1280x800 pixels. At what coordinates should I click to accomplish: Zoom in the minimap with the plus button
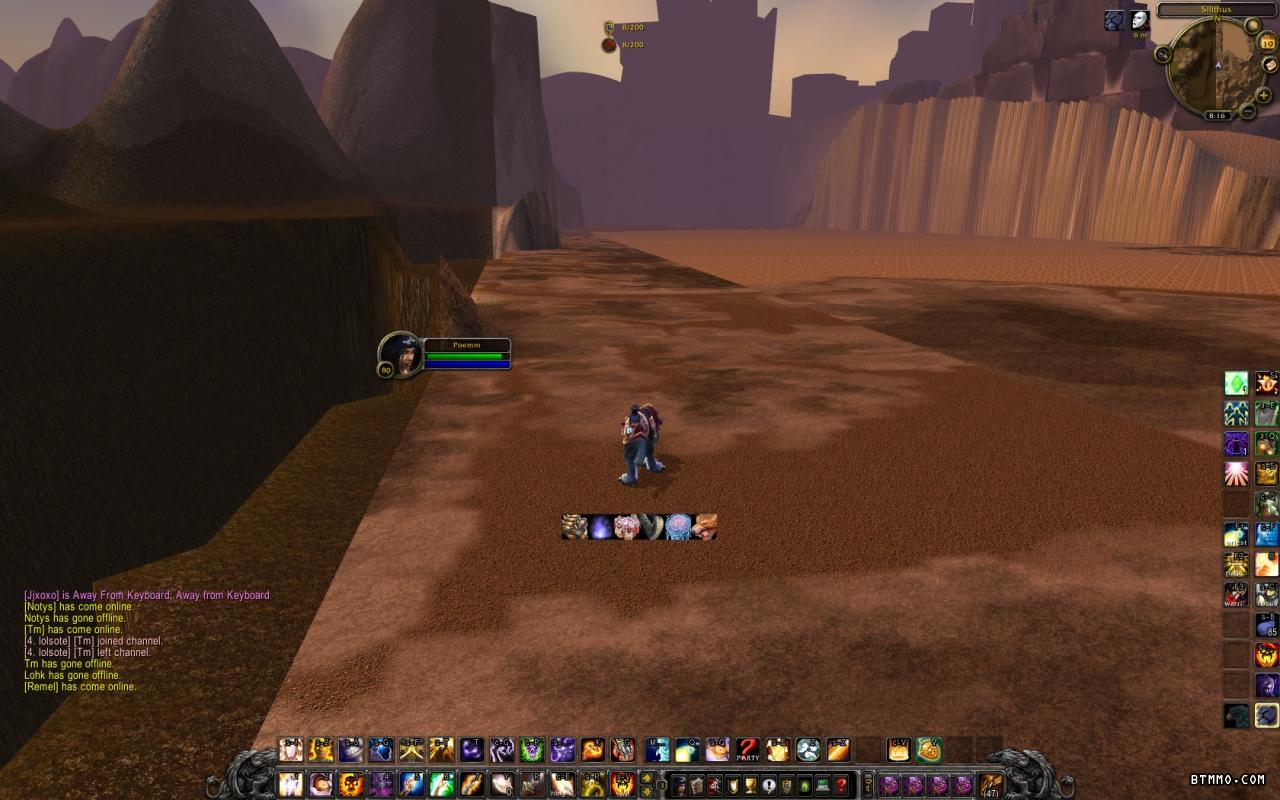[1264, 95]
